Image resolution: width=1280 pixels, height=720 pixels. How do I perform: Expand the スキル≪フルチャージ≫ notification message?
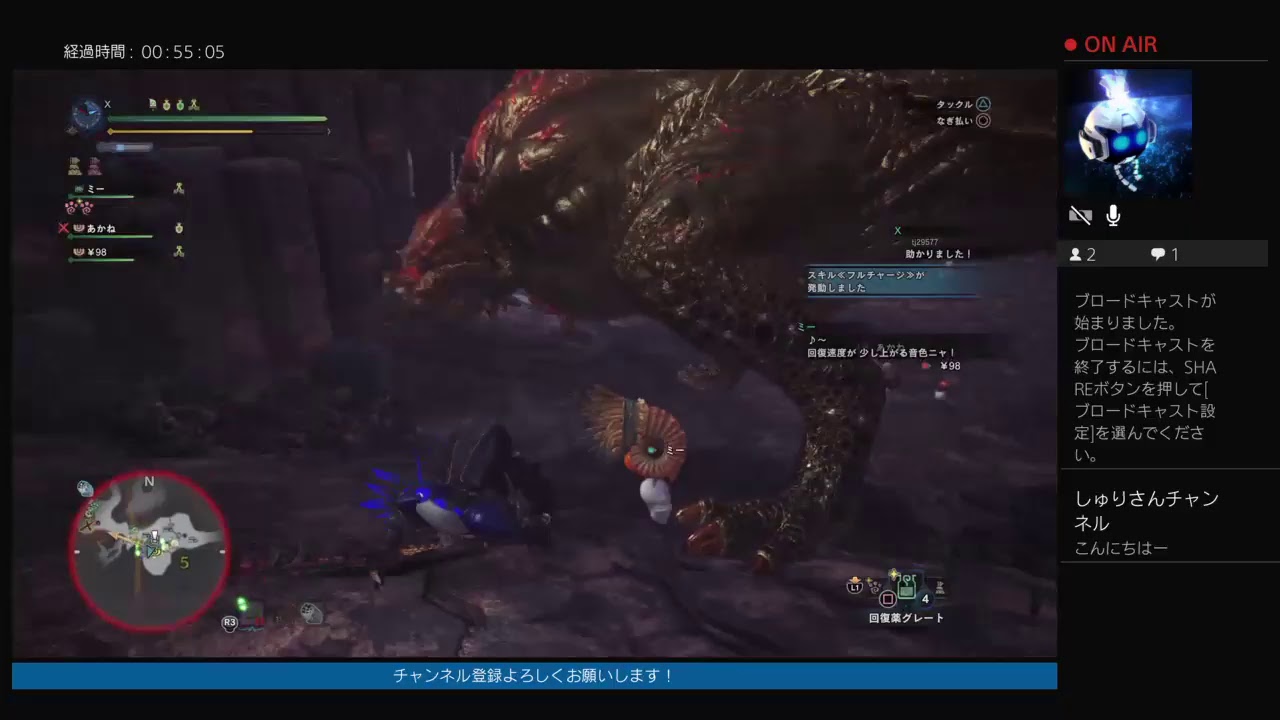click(888, 281)
